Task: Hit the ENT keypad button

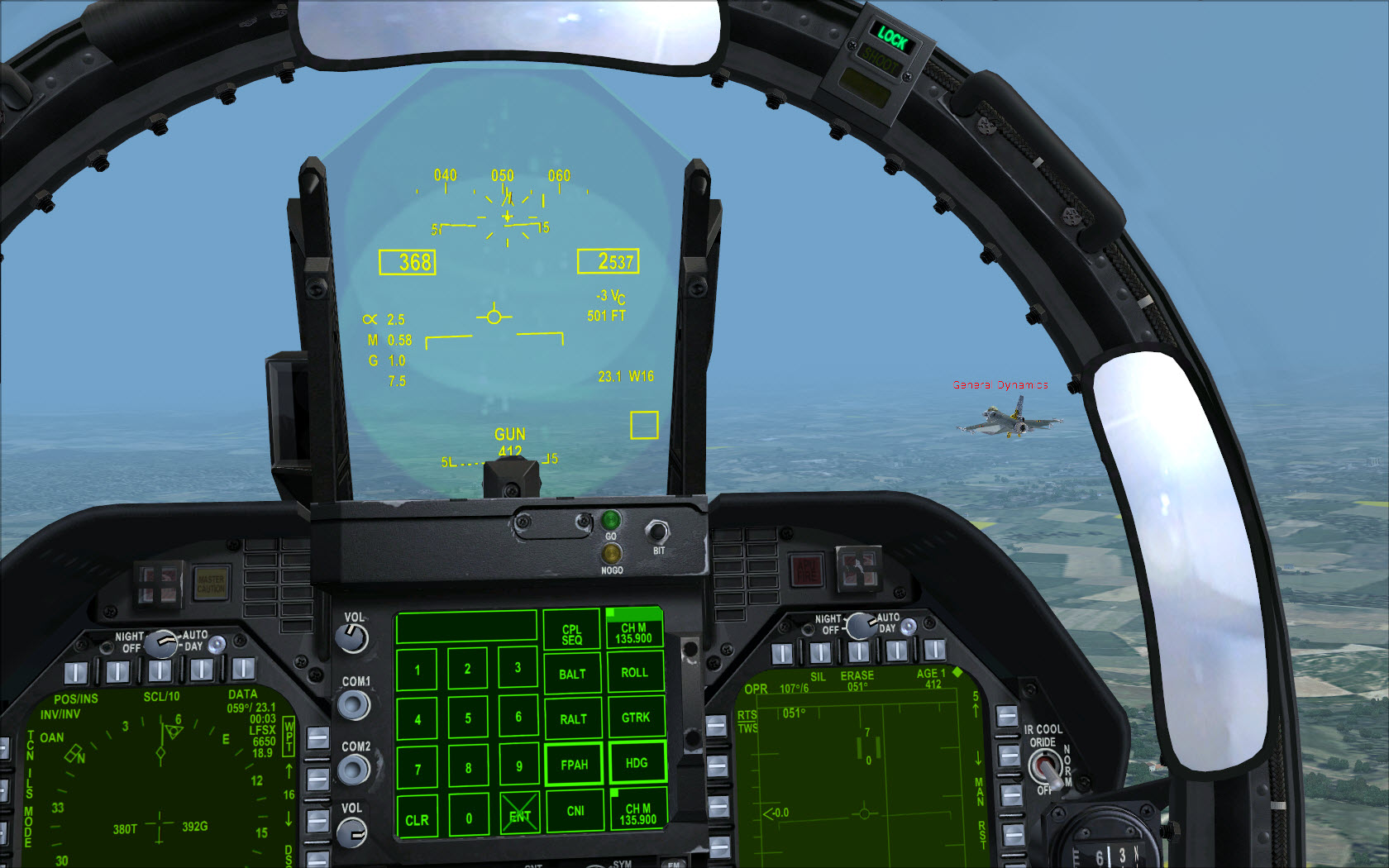Action: click(x=519, y=816)
